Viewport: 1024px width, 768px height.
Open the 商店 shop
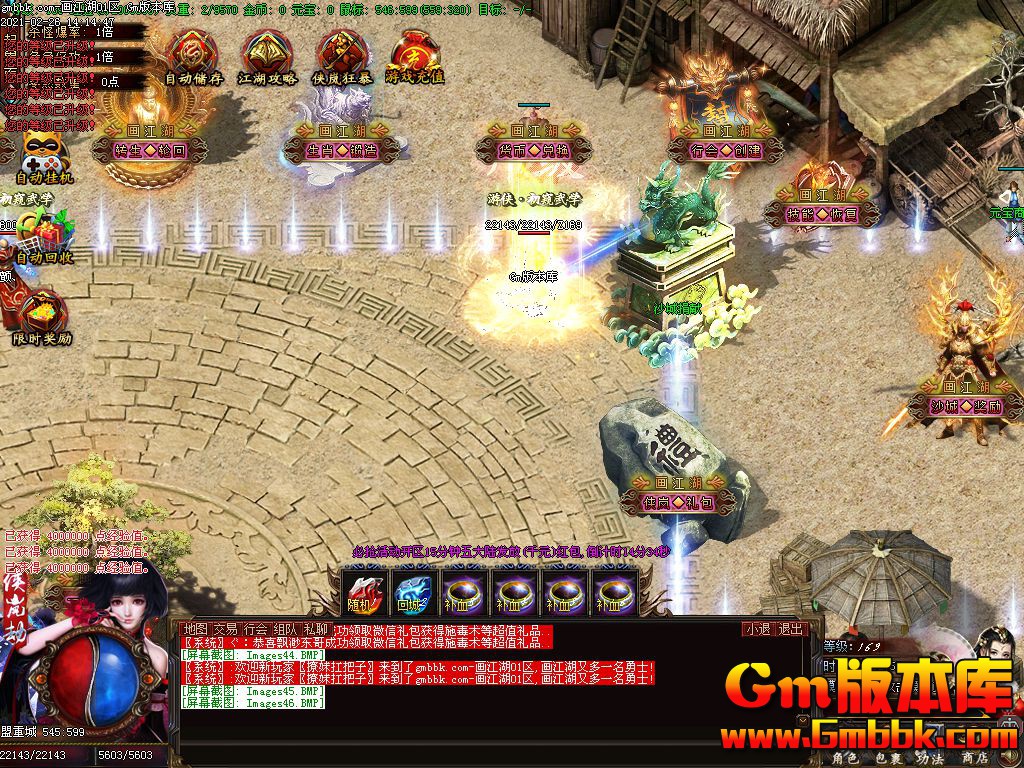pos(974,758)
